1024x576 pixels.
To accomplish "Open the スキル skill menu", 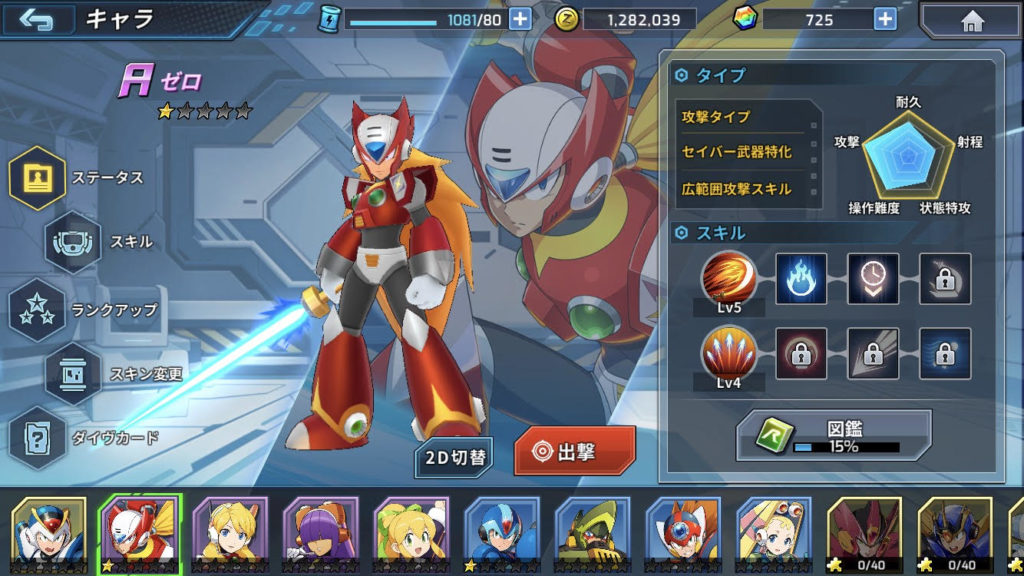I will (73, 241).
